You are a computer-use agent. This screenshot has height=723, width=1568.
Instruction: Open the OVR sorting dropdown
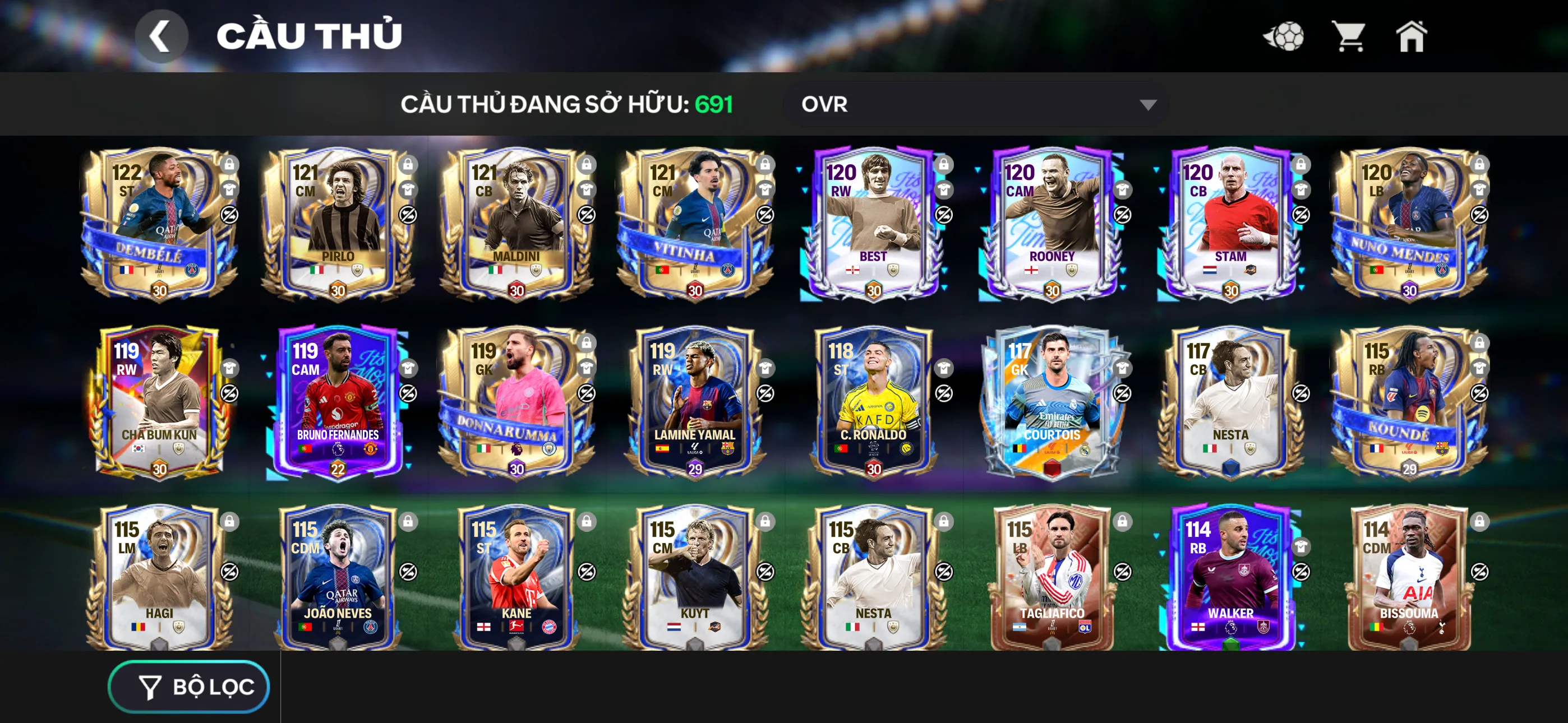coord(974,105)
